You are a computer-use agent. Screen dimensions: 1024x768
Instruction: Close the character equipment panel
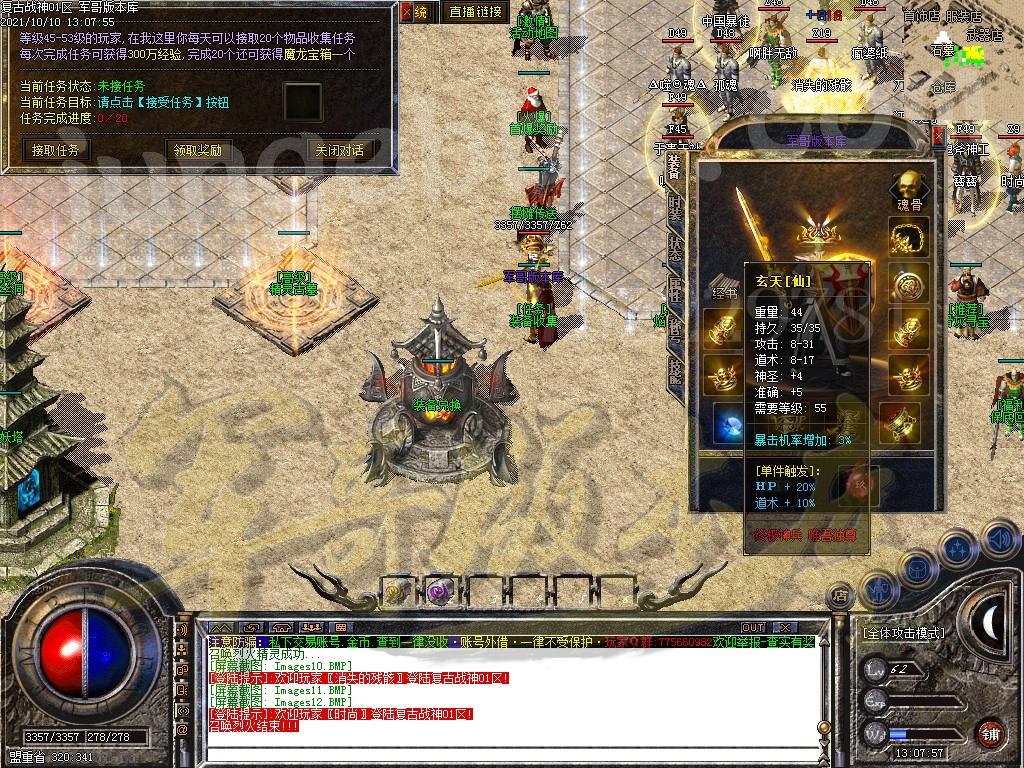(x=938, y=135)
